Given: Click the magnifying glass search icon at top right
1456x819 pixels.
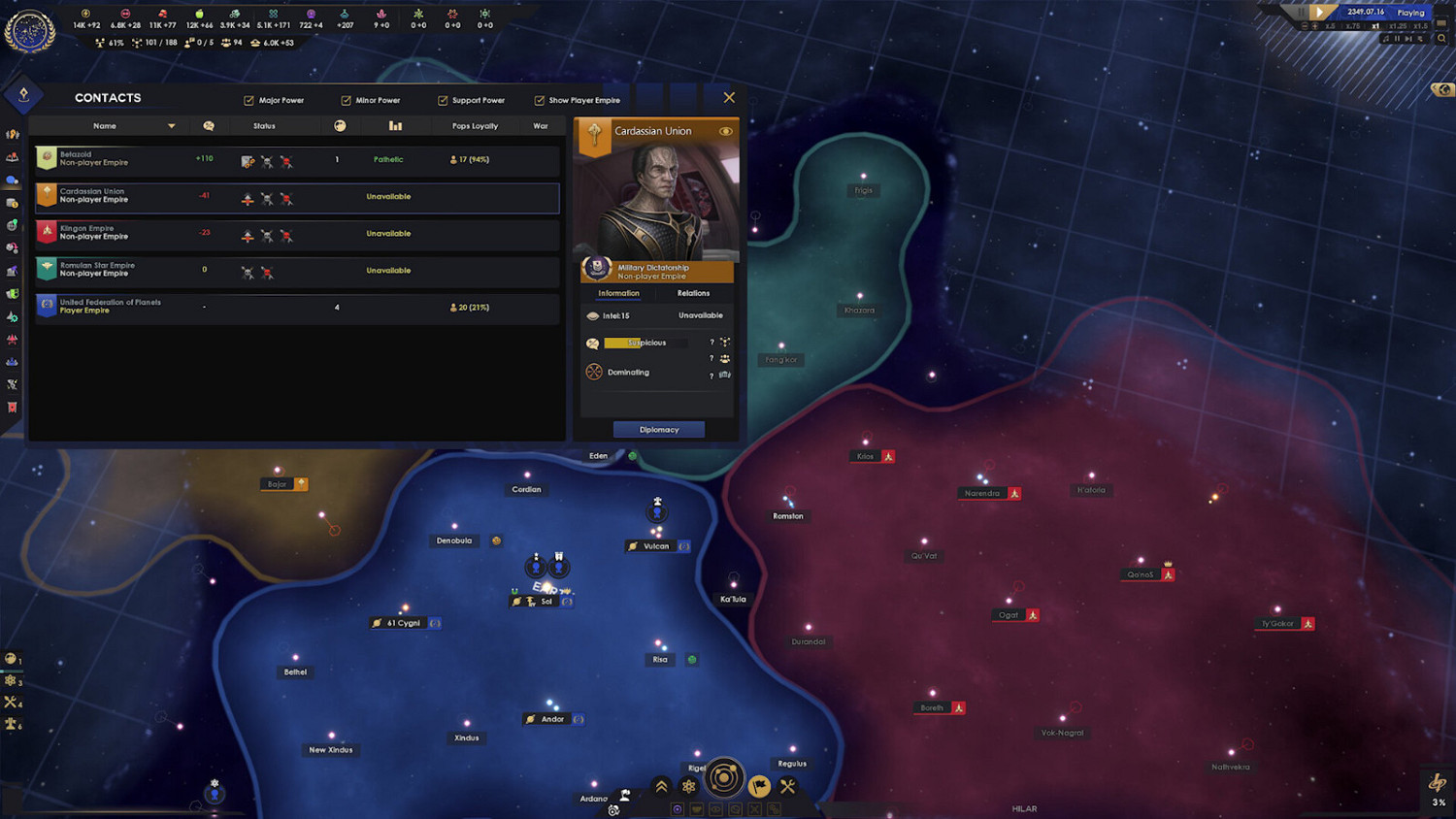Looking at the screenshot, I should tap(1441, 39).
